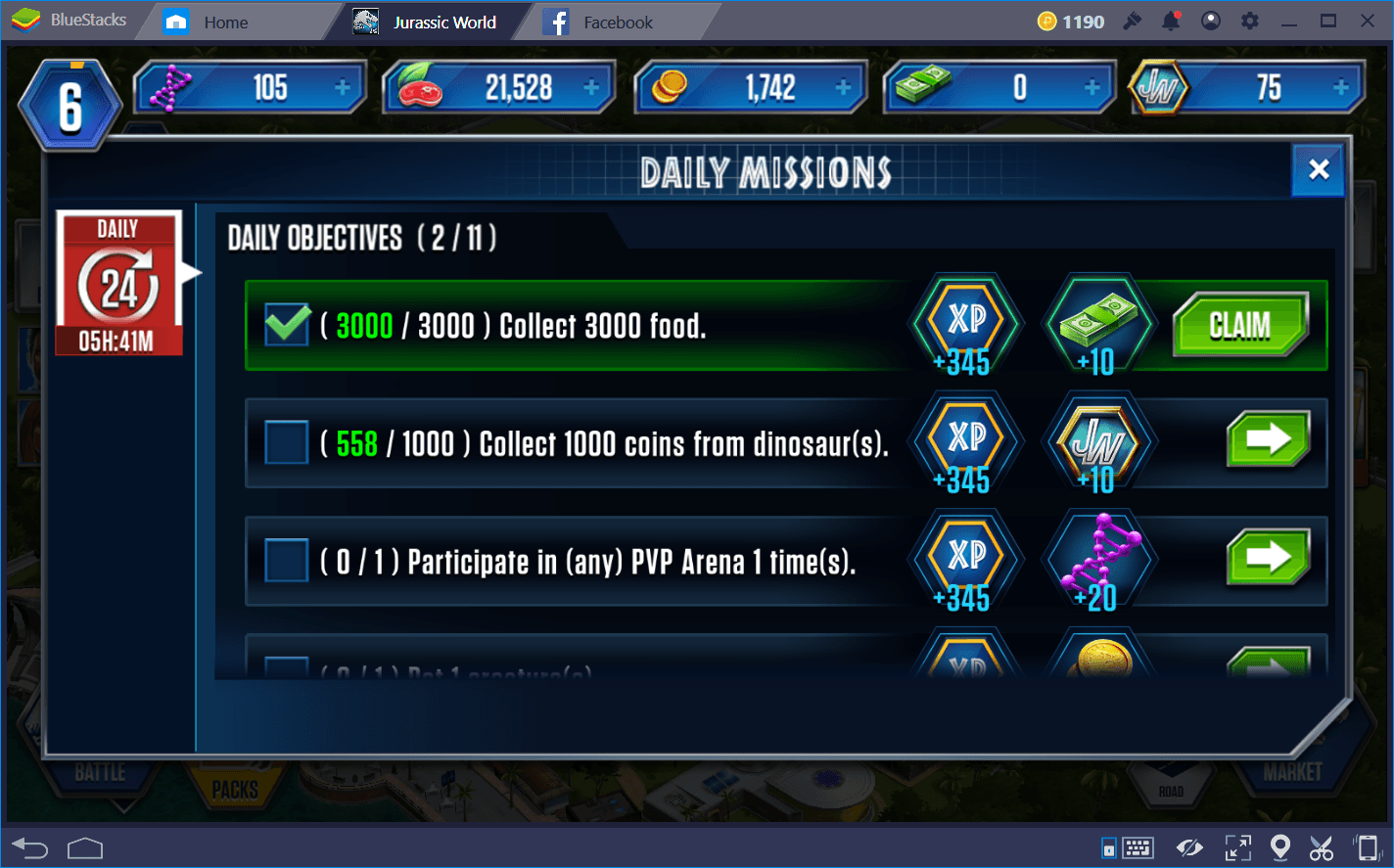Expand the fullscreen mode control
This screenshot has height=868, width=1394.
pyautogui.click(x=1237, y=847)
